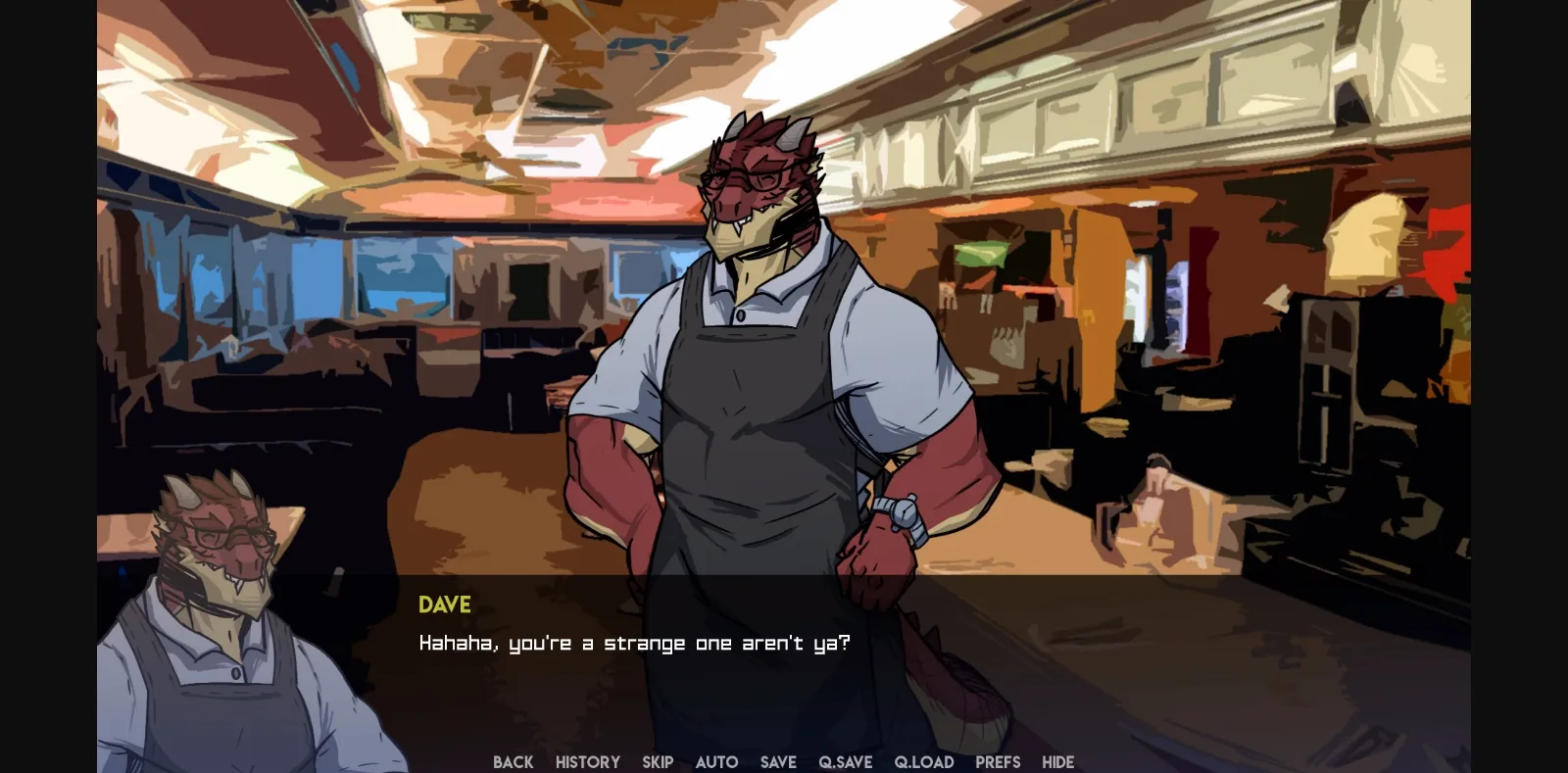Load the last quicksave with Q.LOAD
The image size is (1568, 773).
click(x=923, y=762)
